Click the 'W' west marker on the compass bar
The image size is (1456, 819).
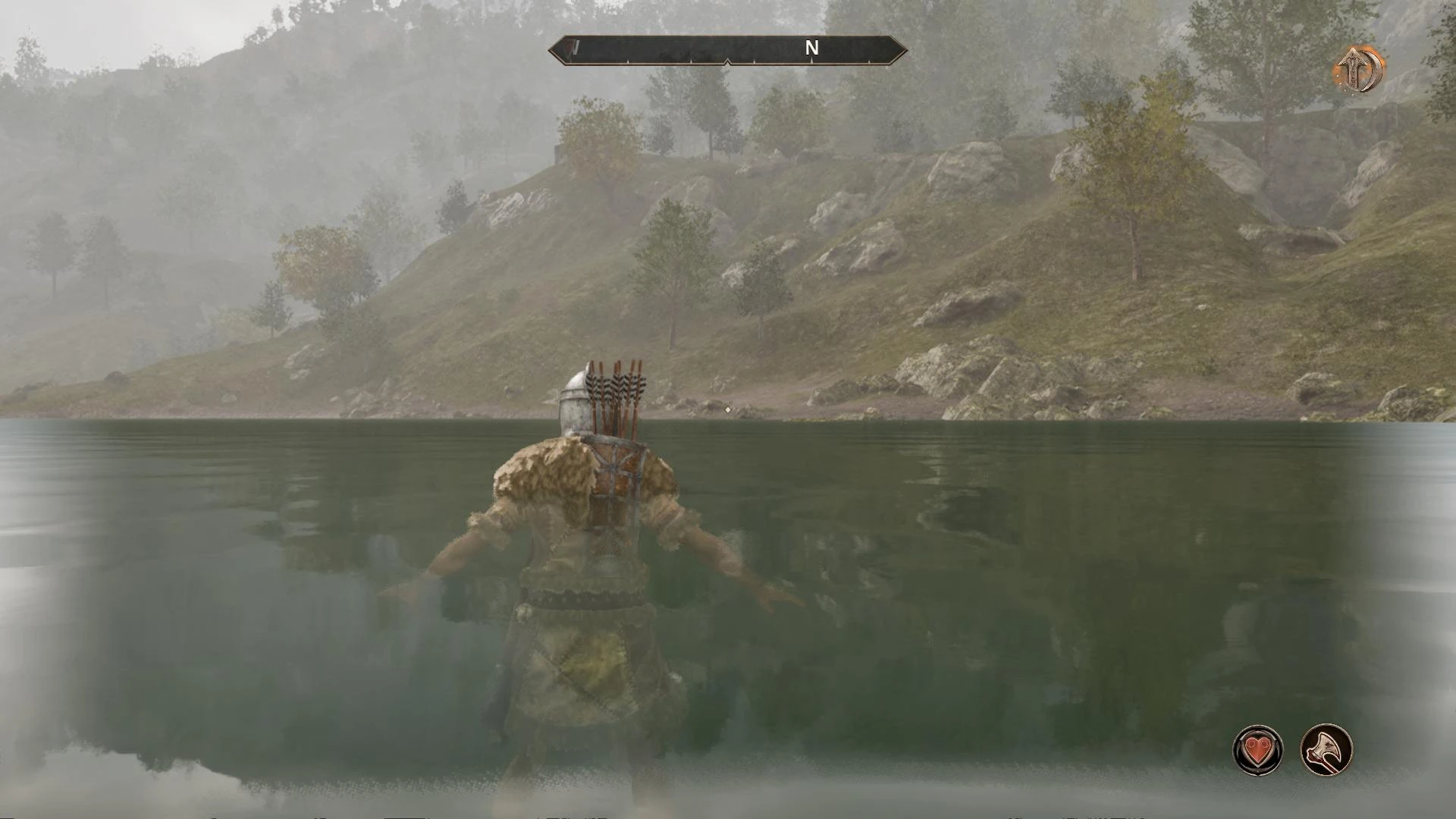point(574,47)
